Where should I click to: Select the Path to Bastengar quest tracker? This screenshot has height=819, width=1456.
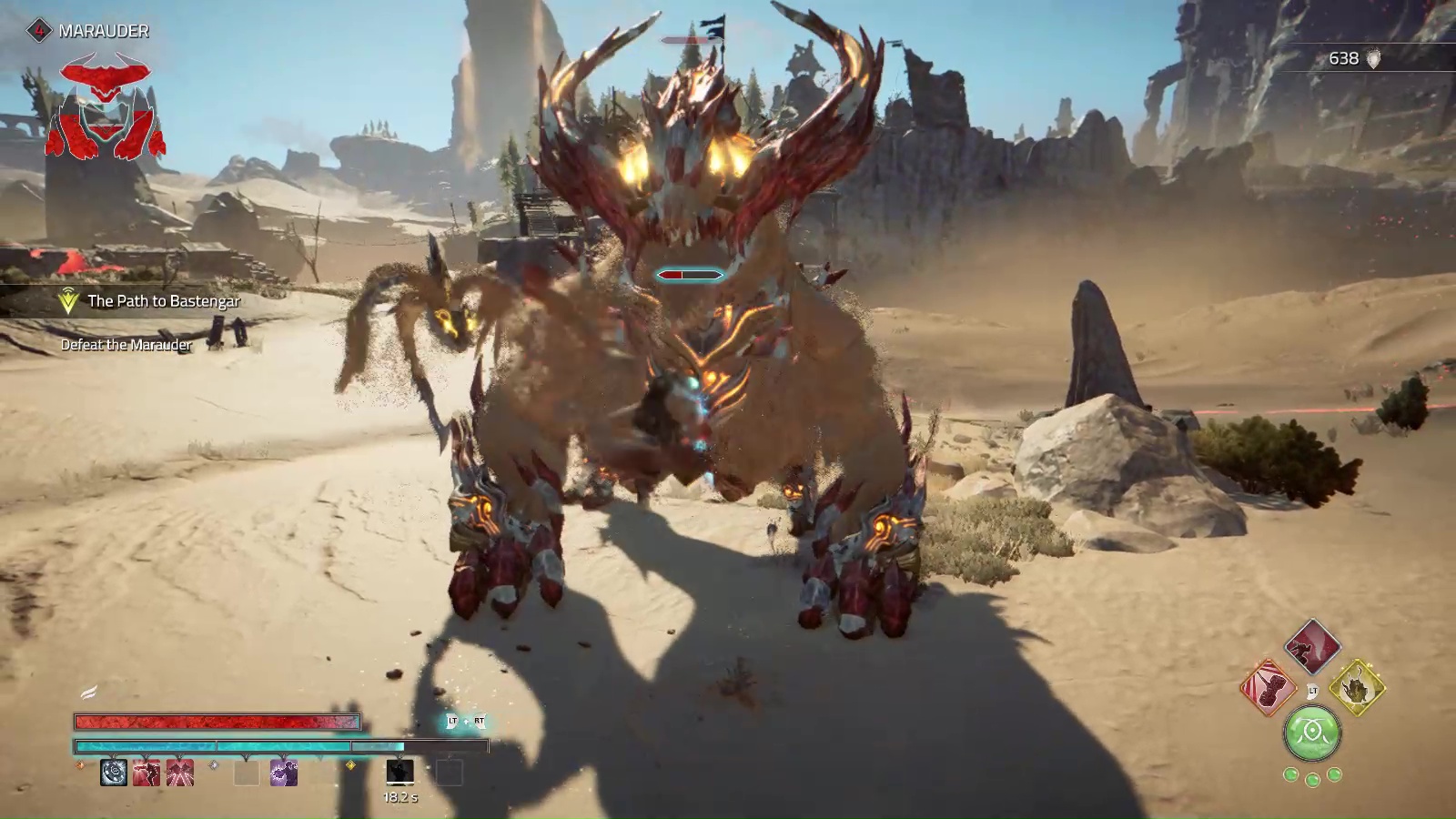click(163, 301)
